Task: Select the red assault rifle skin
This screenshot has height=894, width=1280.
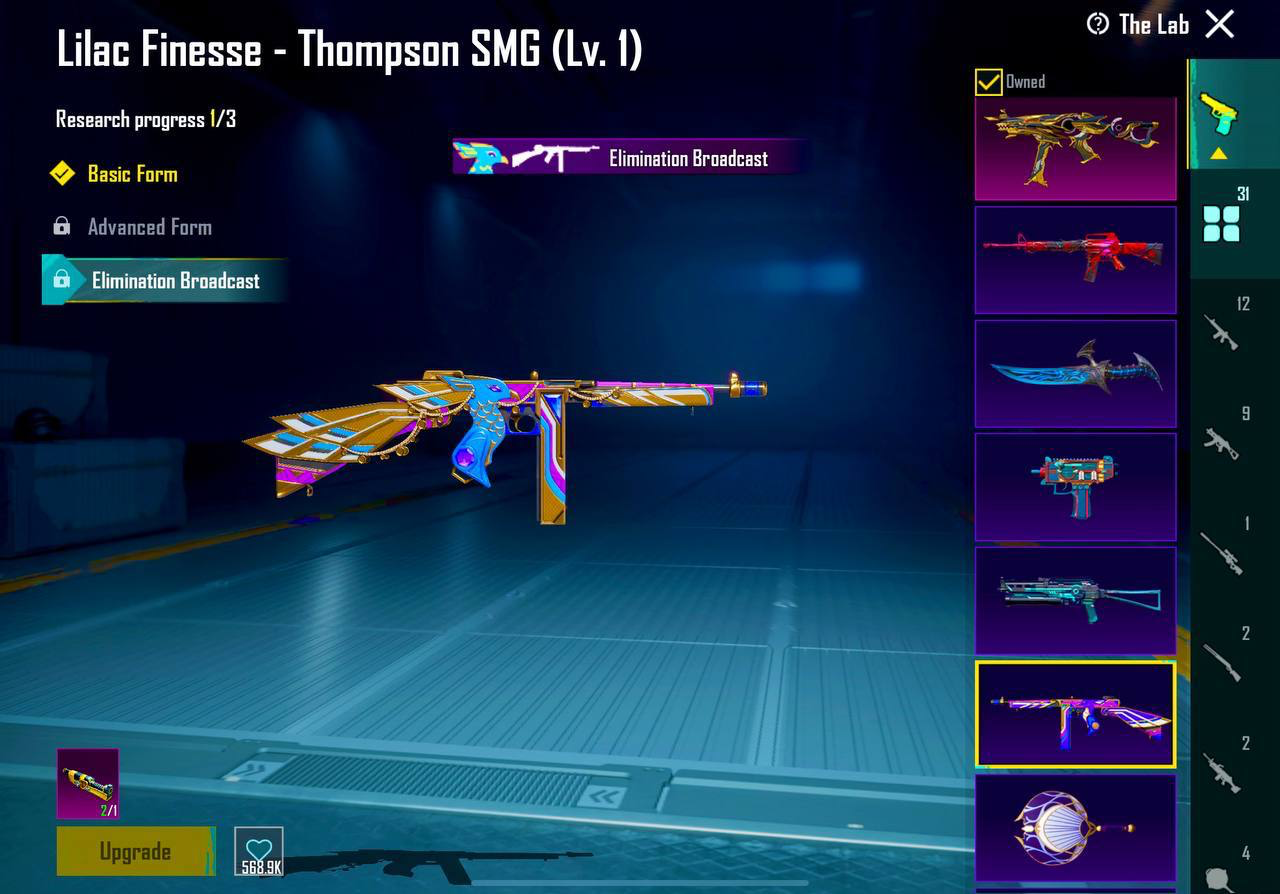Action: coord(1075,260)
